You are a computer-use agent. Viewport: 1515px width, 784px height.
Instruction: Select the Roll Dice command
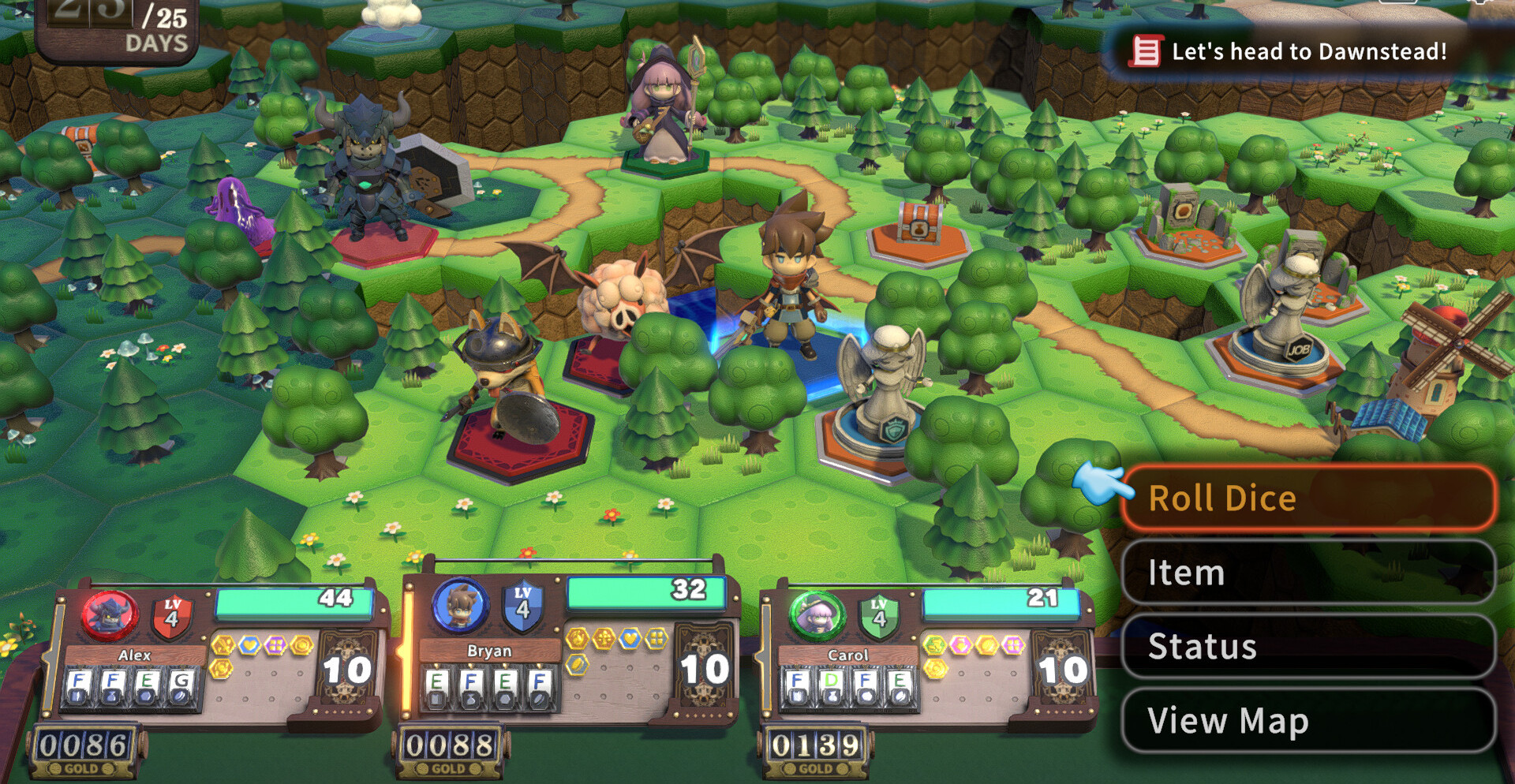tap(1307, 498)
